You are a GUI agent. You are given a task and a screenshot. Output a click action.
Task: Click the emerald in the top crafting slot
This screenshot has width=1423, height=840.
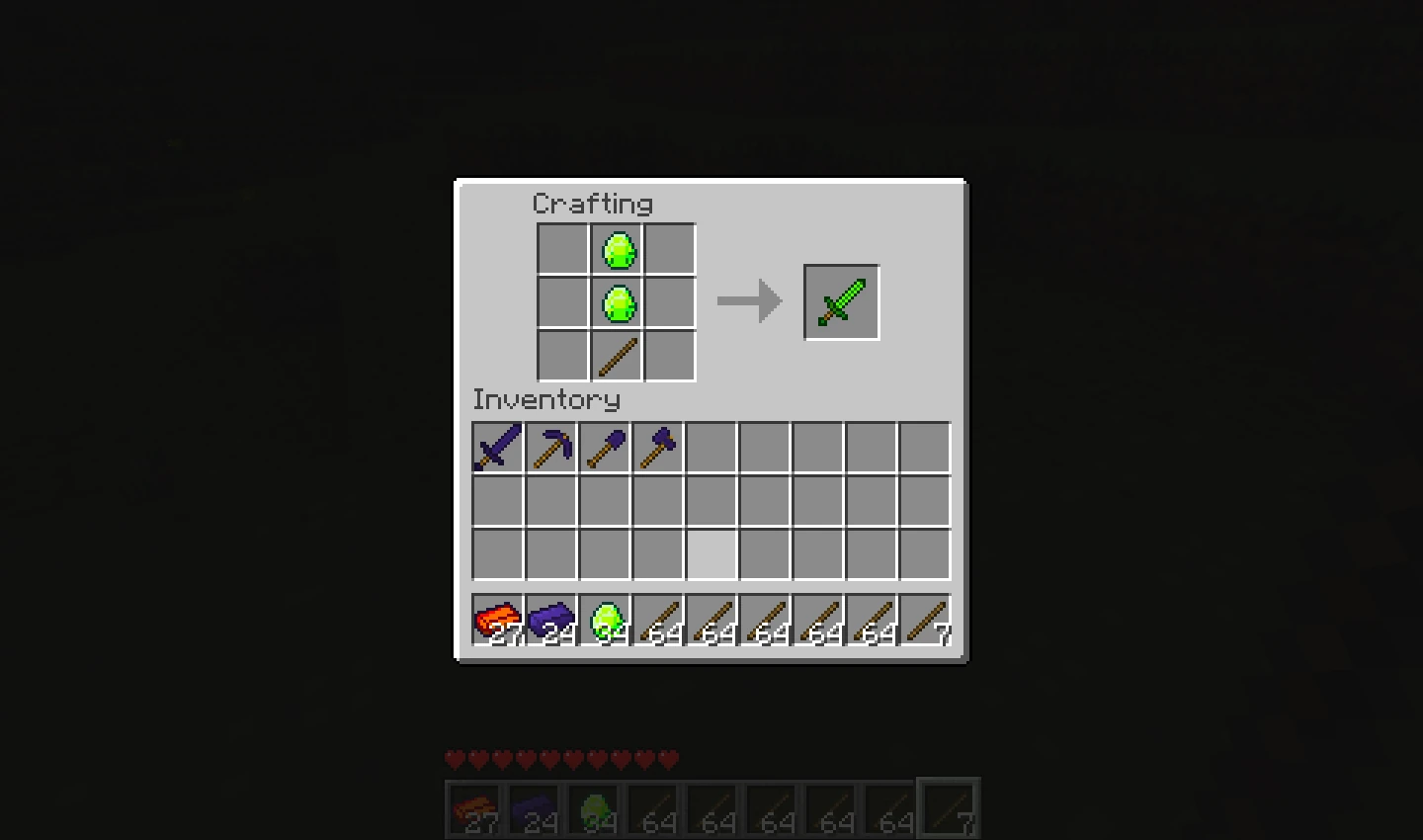617,248
